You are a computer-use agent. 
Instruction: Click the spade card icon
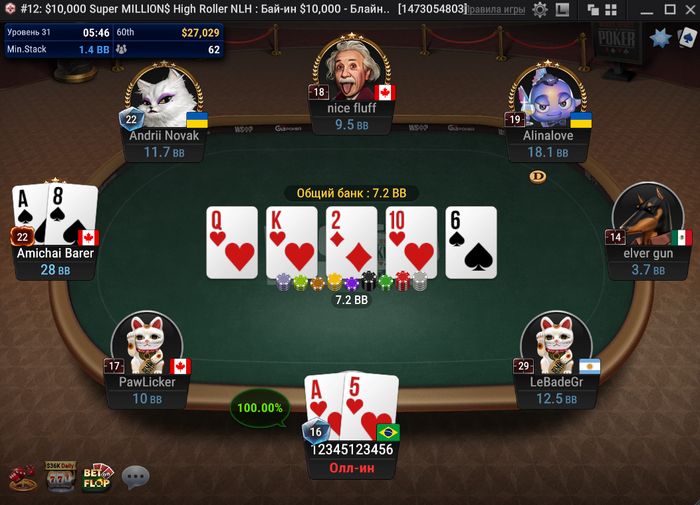click(686, 39)
